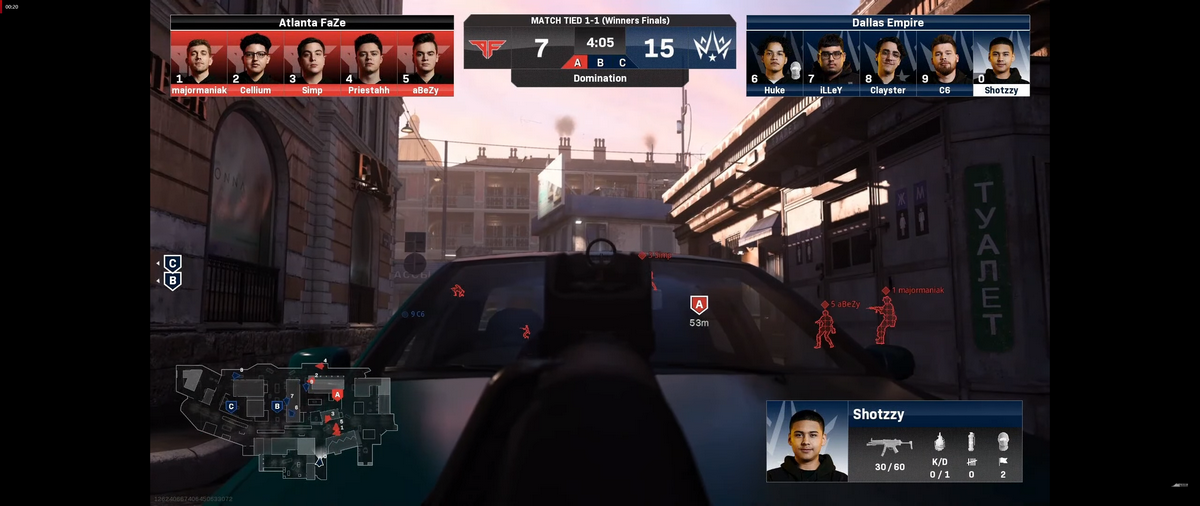Select C6's player portrait
1200x506 pixels.
pos(945,59)
